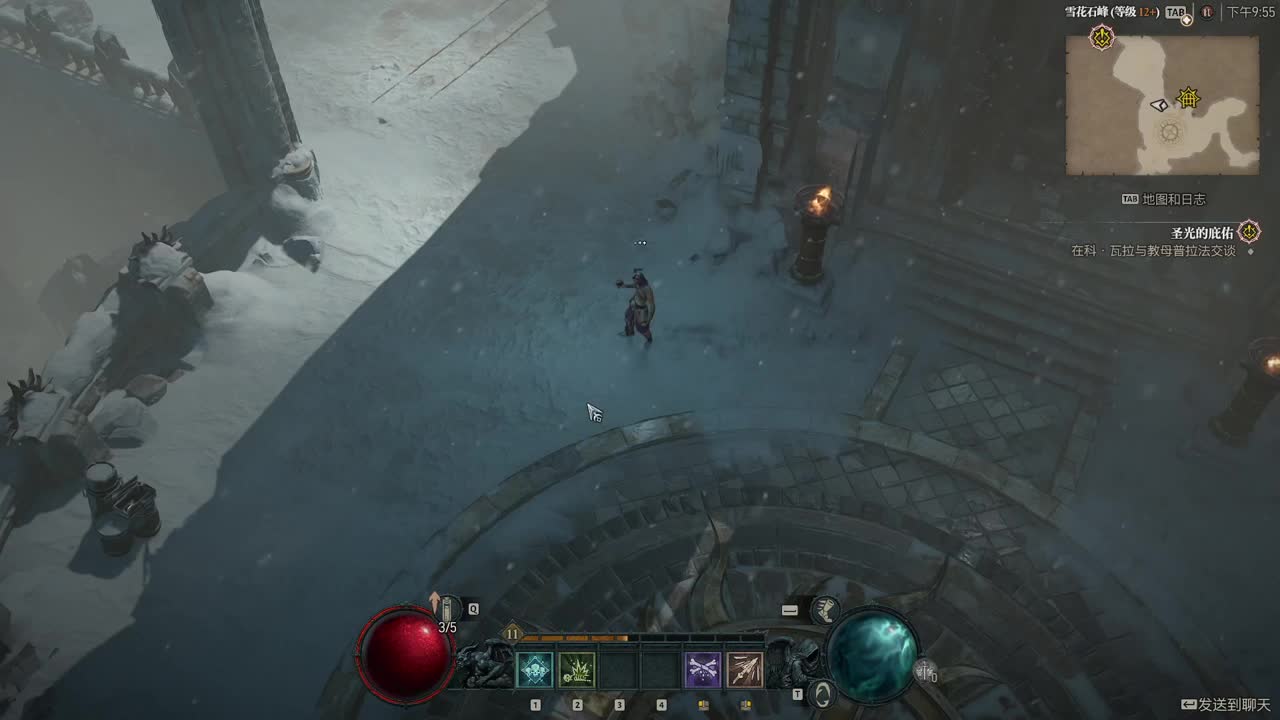Click the boot evade icon
Image resolution: width=1280 pixels, height=720 pixels.
pyautogui.click(x=824, y=609)
